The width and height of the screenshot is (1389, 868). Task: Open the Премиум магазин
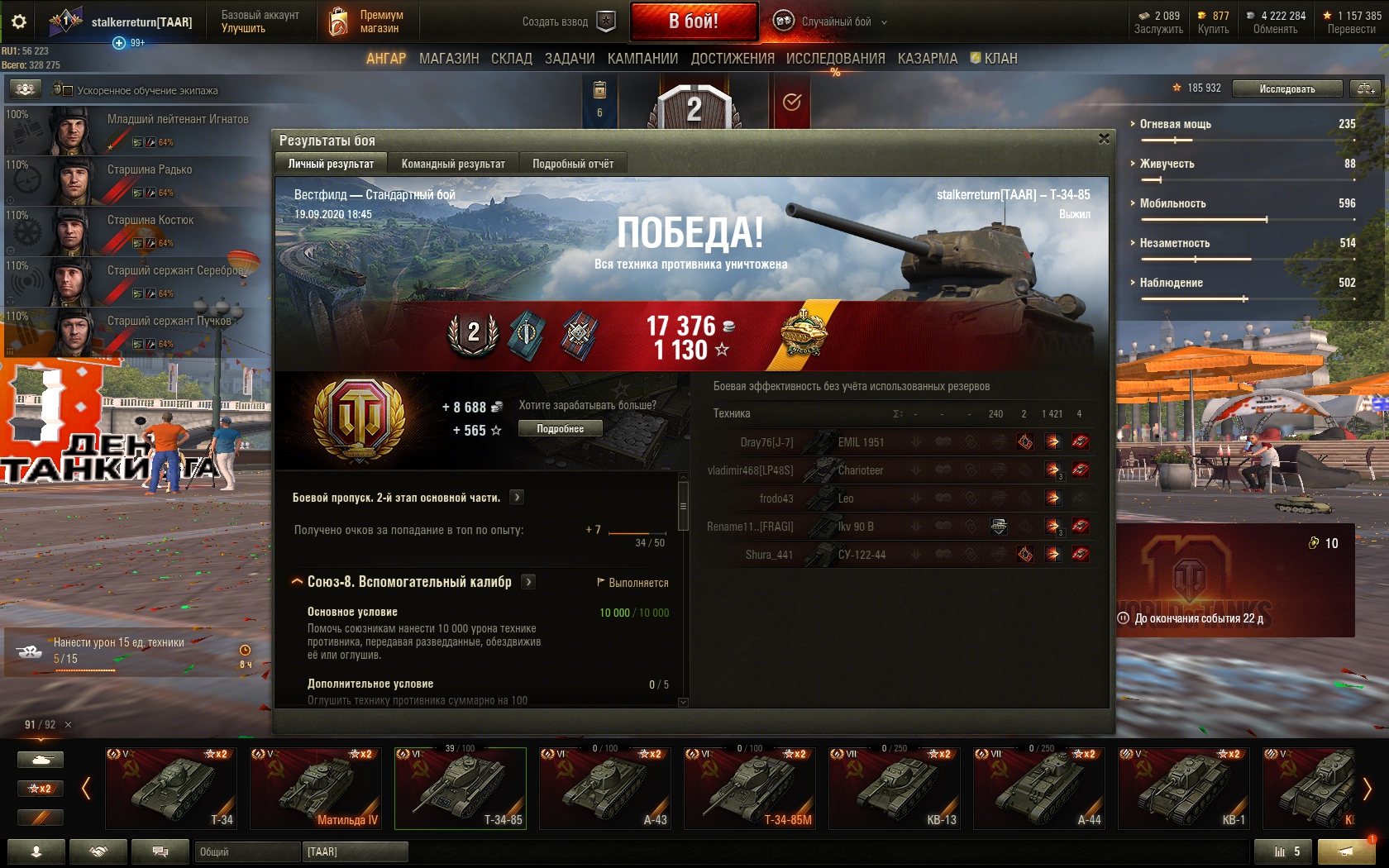(368, 21)
